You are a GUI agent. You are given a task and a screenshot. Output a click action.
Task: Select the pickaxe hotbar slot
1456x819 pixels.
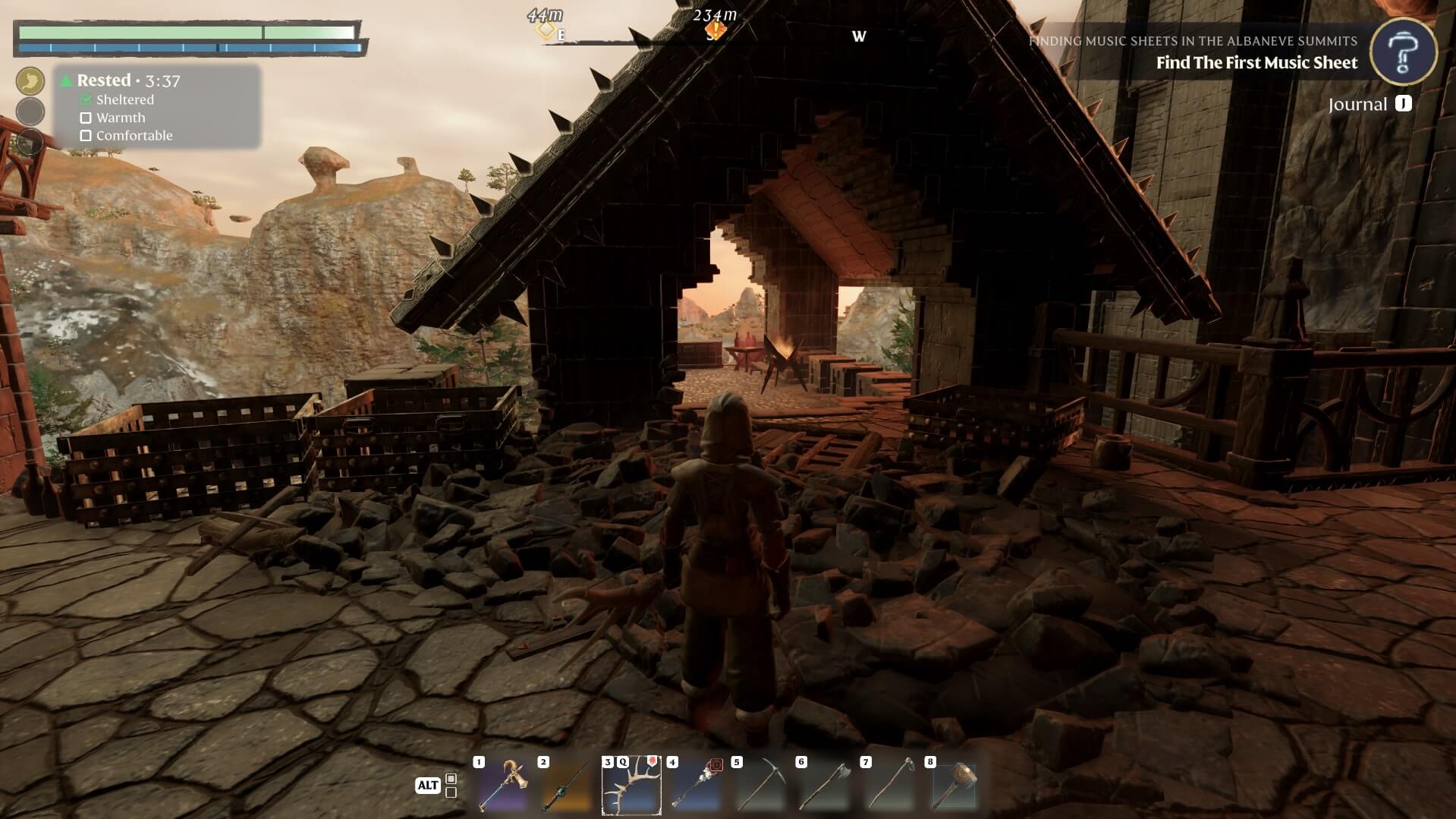[760, 786]
